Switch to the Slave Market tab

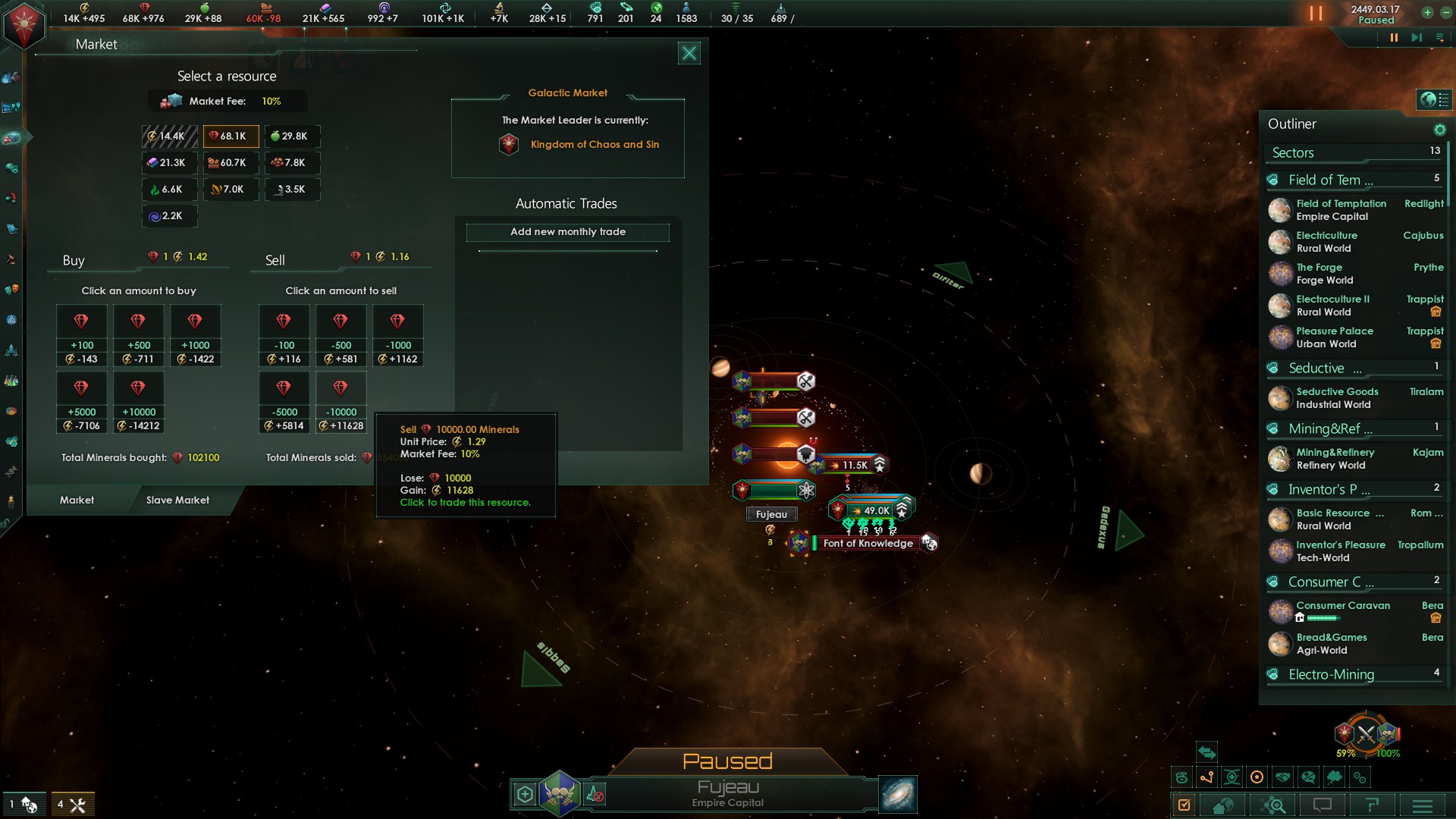pos(177,500)
